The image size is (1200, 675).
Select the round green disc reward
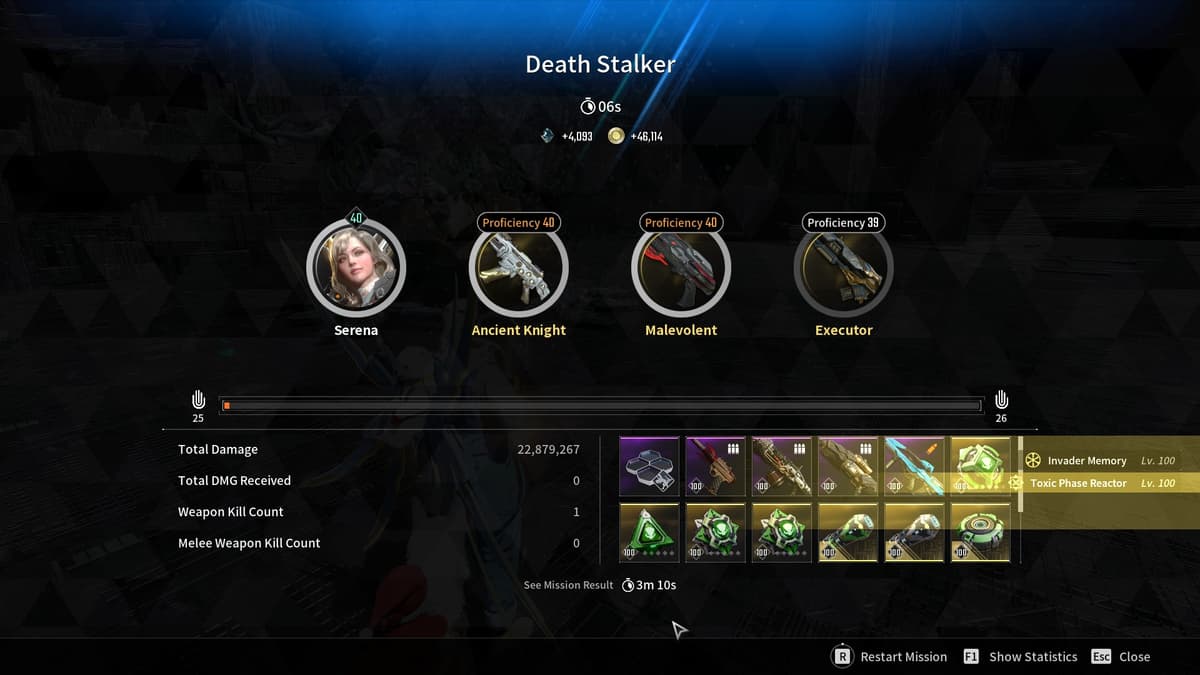pyautogui.click(x=980, y=532)
